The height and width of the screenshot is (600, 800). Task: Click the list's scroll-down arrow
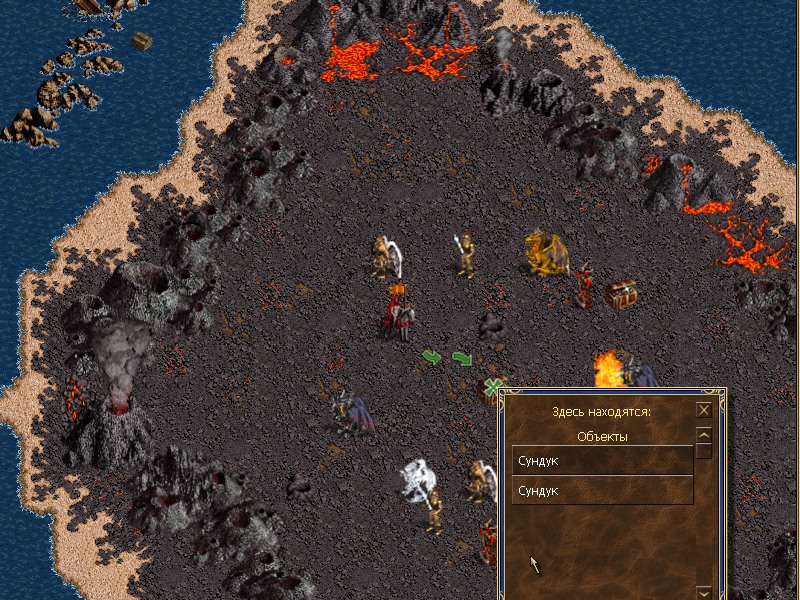704,593
